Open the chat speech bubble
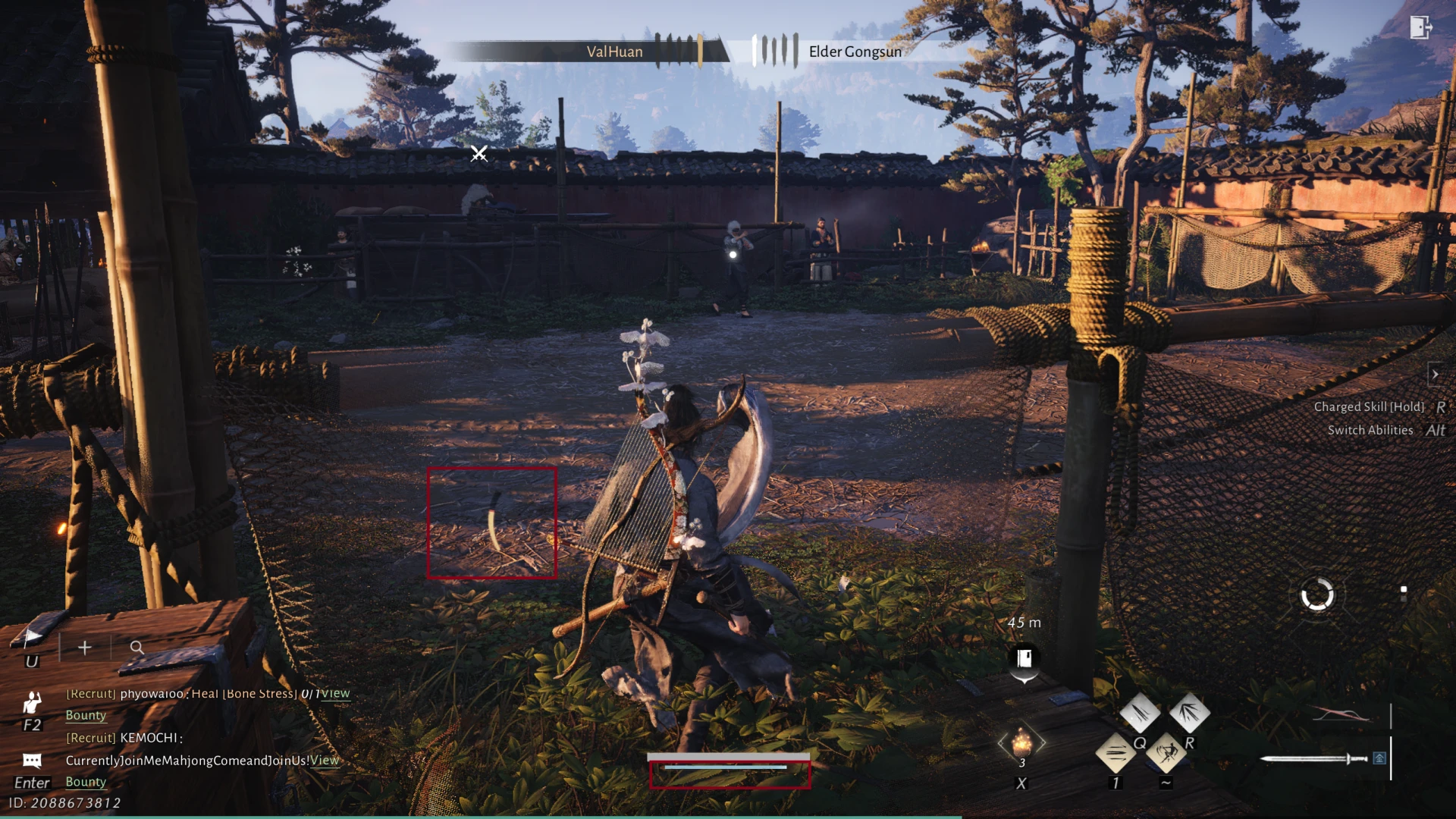This screenshot has width=1456, height=819. point(32,761)
